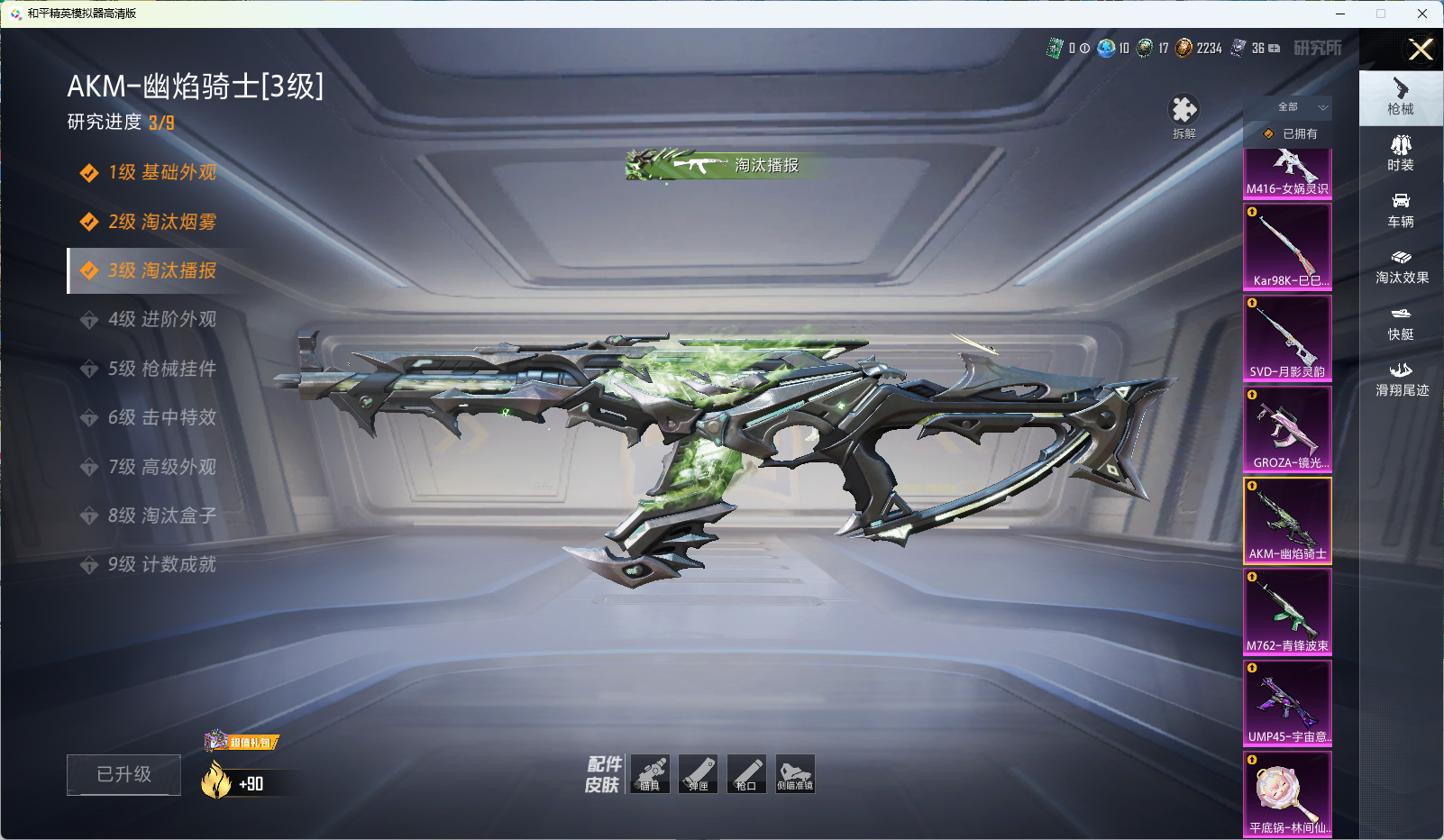Image resolution: width=1444 pixels, height=840 pixels.
Task: Select the 弹匣 attachment skin slot
Action: (699, 774)
